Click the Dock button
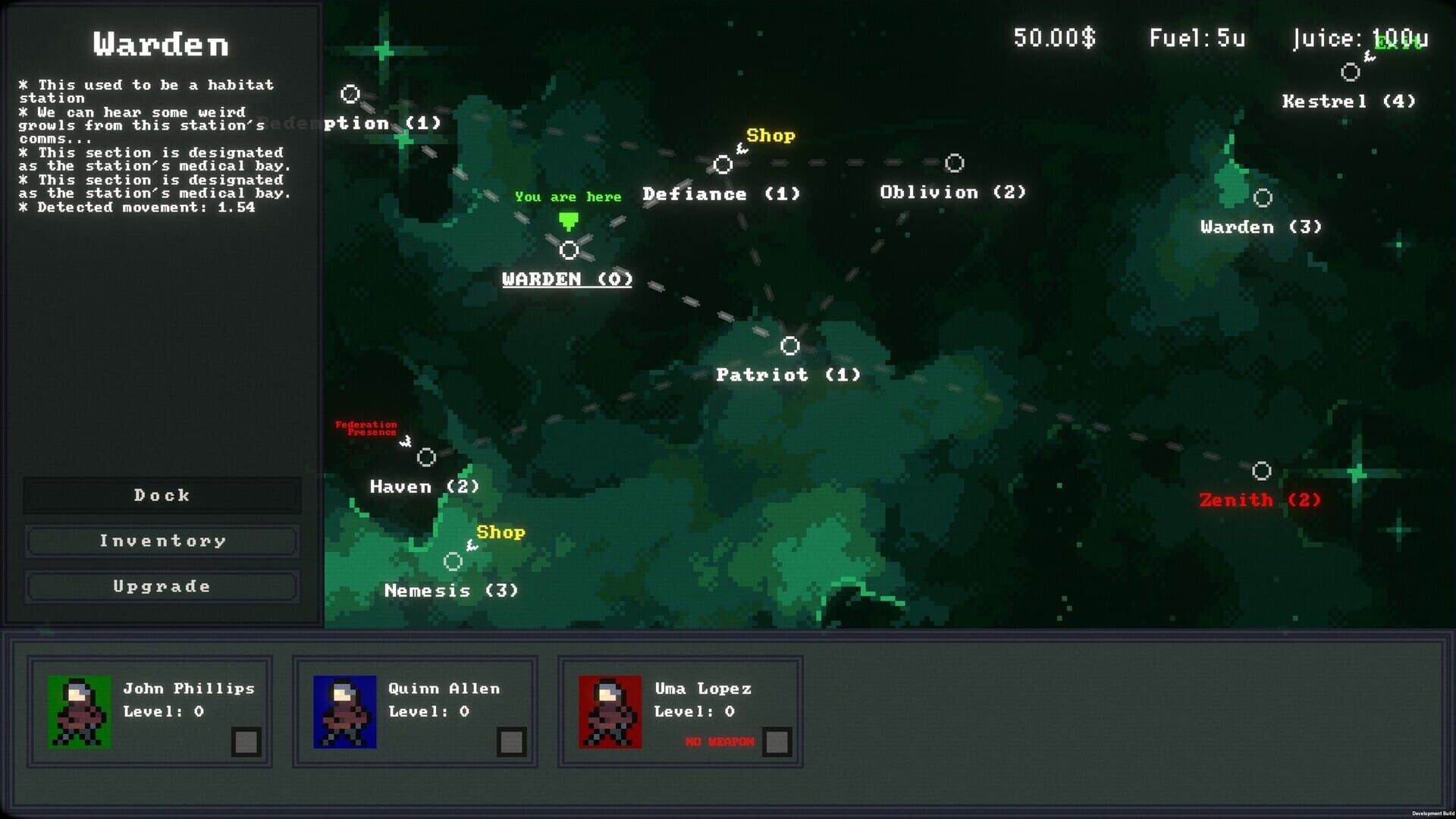Viewport: 1456px width, 819px height. (162, 495)
